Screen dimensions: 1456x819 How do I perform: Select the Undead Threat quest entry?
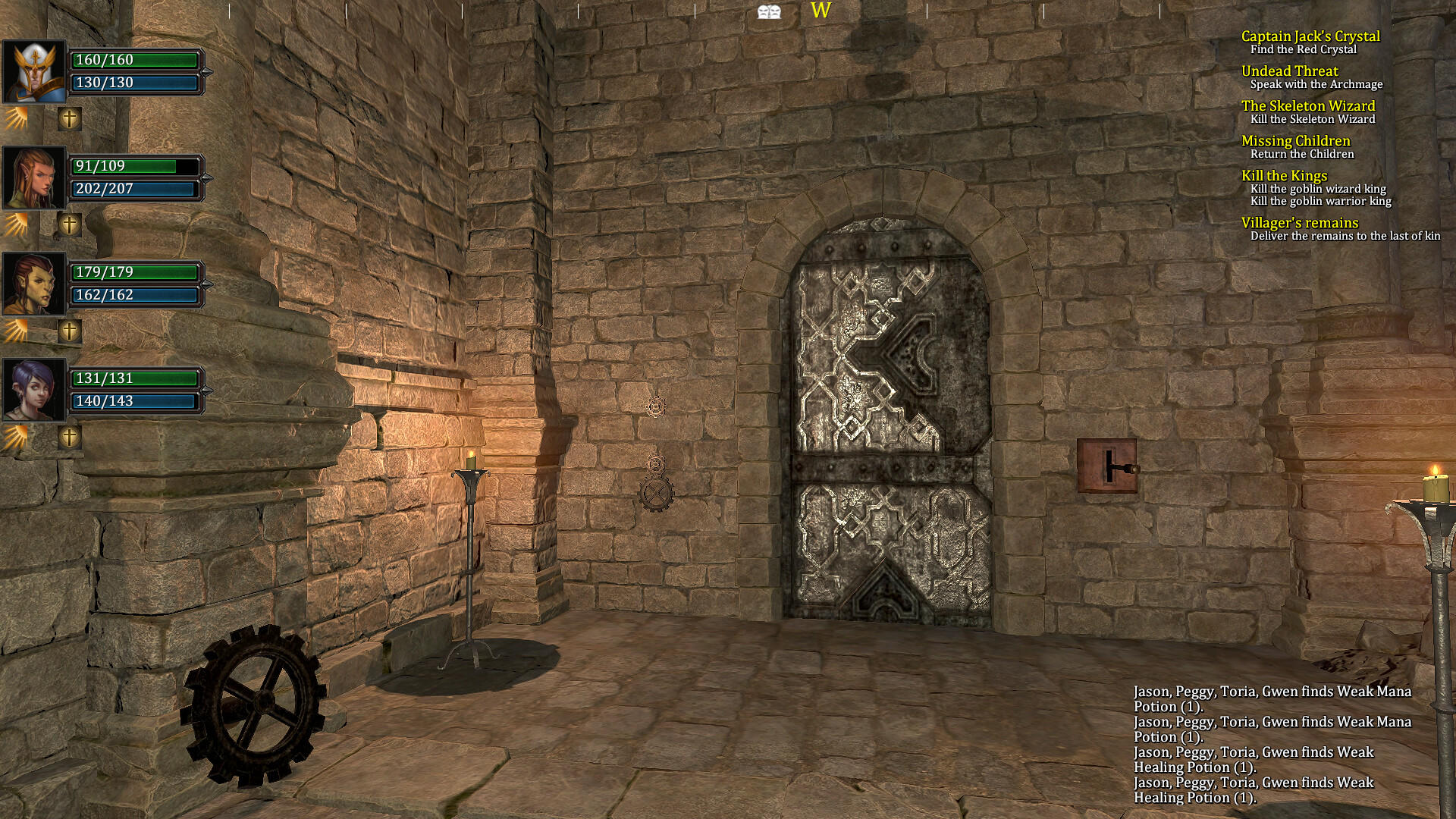coord(1290,71)
